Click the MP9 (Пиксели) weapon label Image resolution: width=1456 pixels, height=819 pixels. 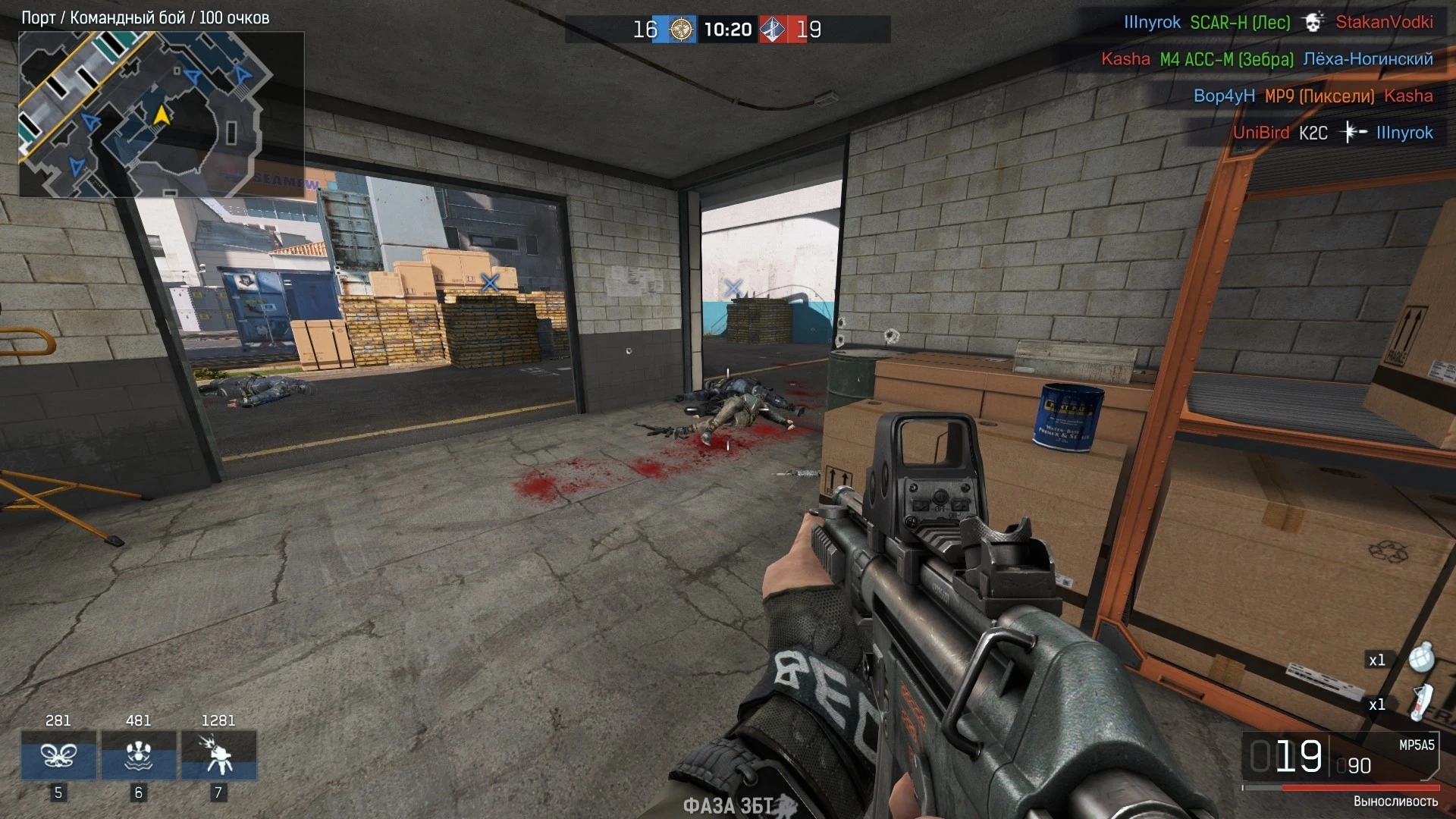(1319, 96)
